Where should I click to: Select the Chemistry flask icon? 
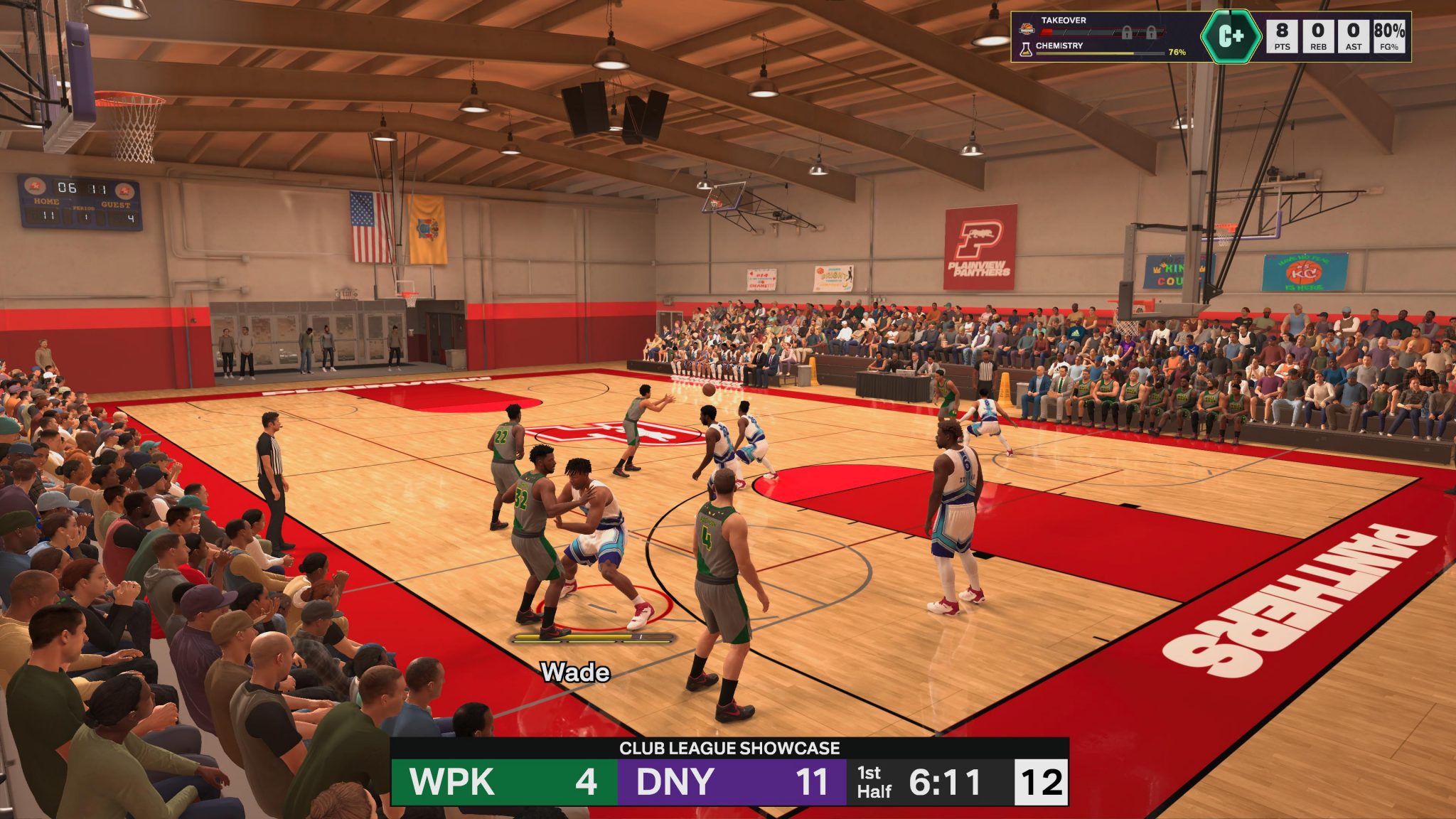click(x=1026, y=48)
